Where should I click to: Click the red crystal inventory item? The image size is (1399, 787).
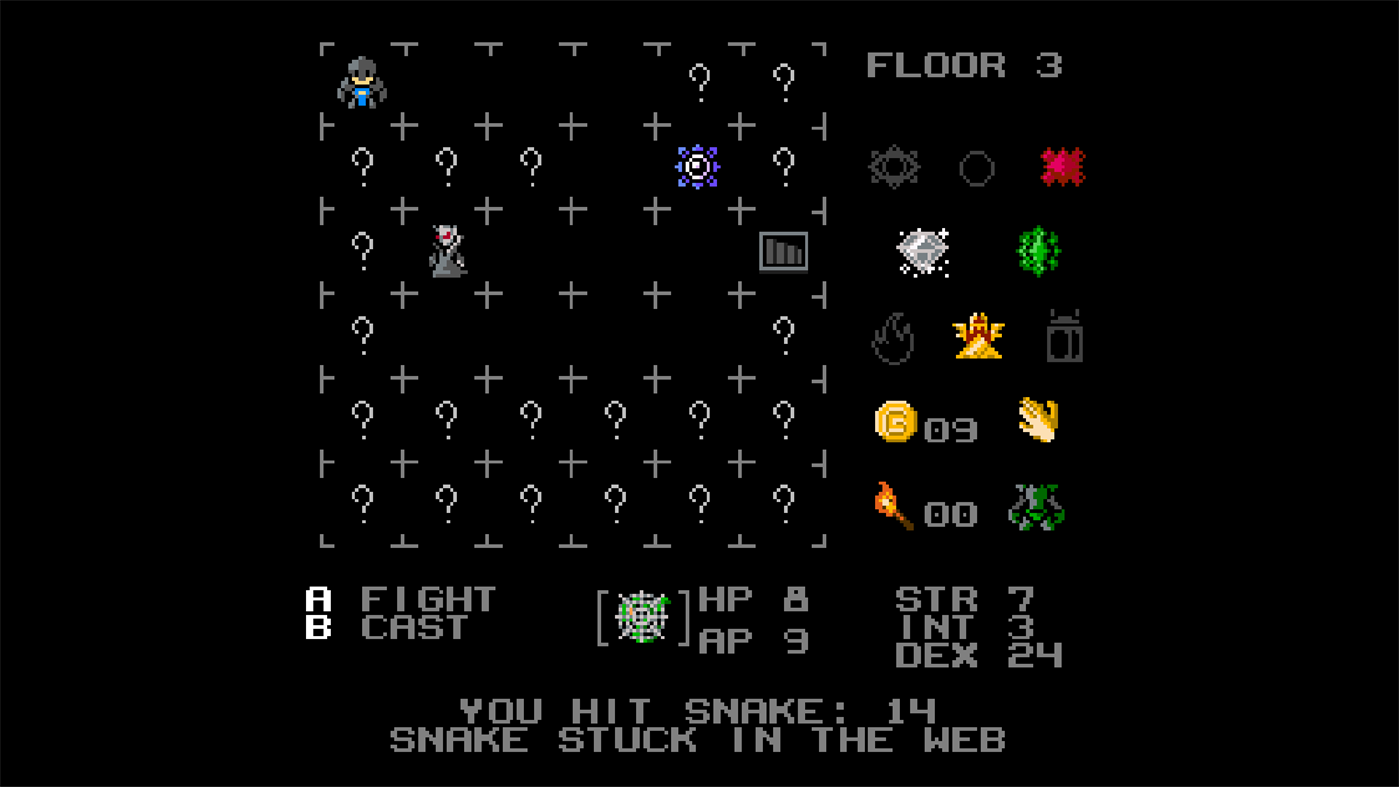[x=1063, y=166]
